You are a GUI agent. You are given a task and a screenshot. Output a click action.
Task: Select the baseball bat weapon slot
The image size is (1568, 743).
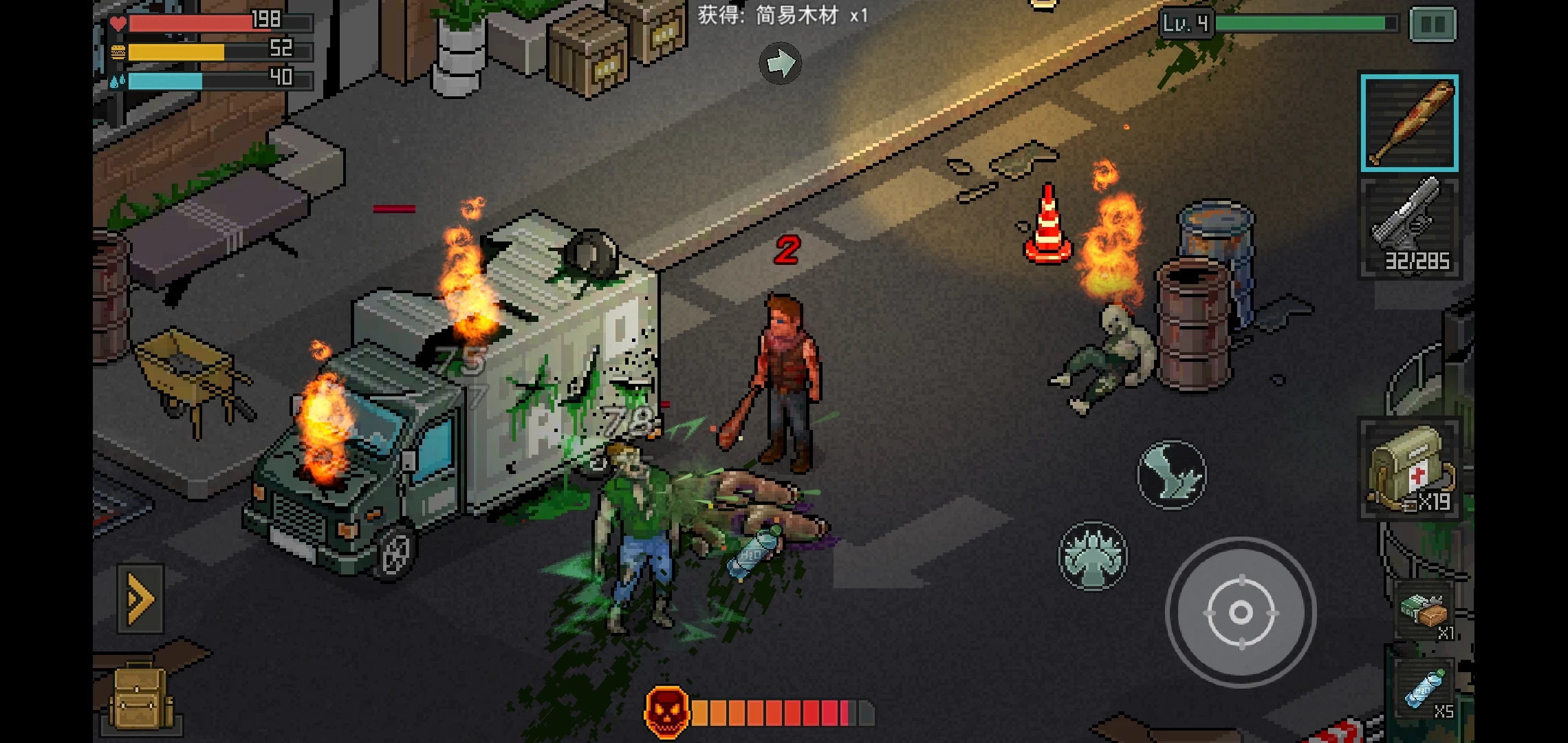(1409, 123)
